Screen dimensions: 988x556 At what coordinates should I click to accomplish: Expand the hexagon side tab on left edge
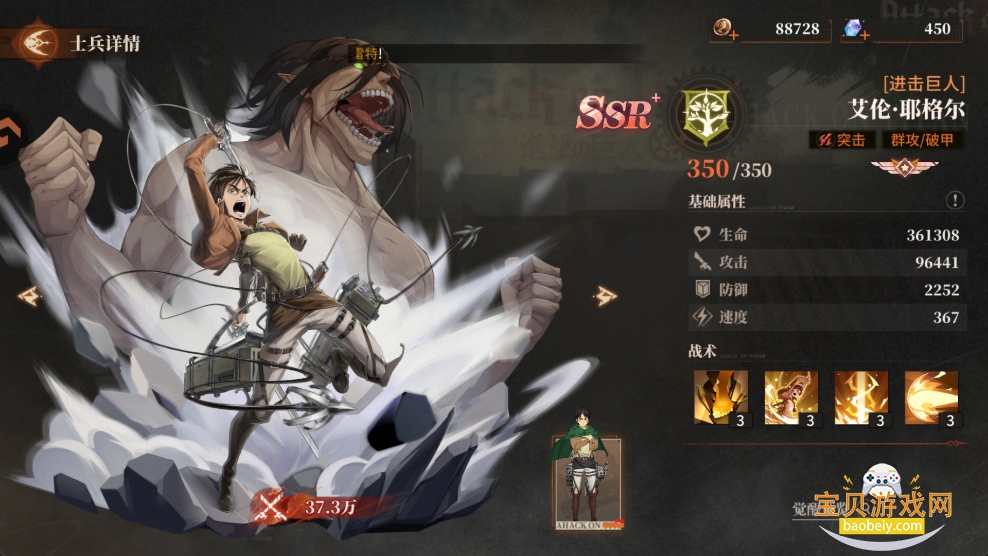[8, 140]
